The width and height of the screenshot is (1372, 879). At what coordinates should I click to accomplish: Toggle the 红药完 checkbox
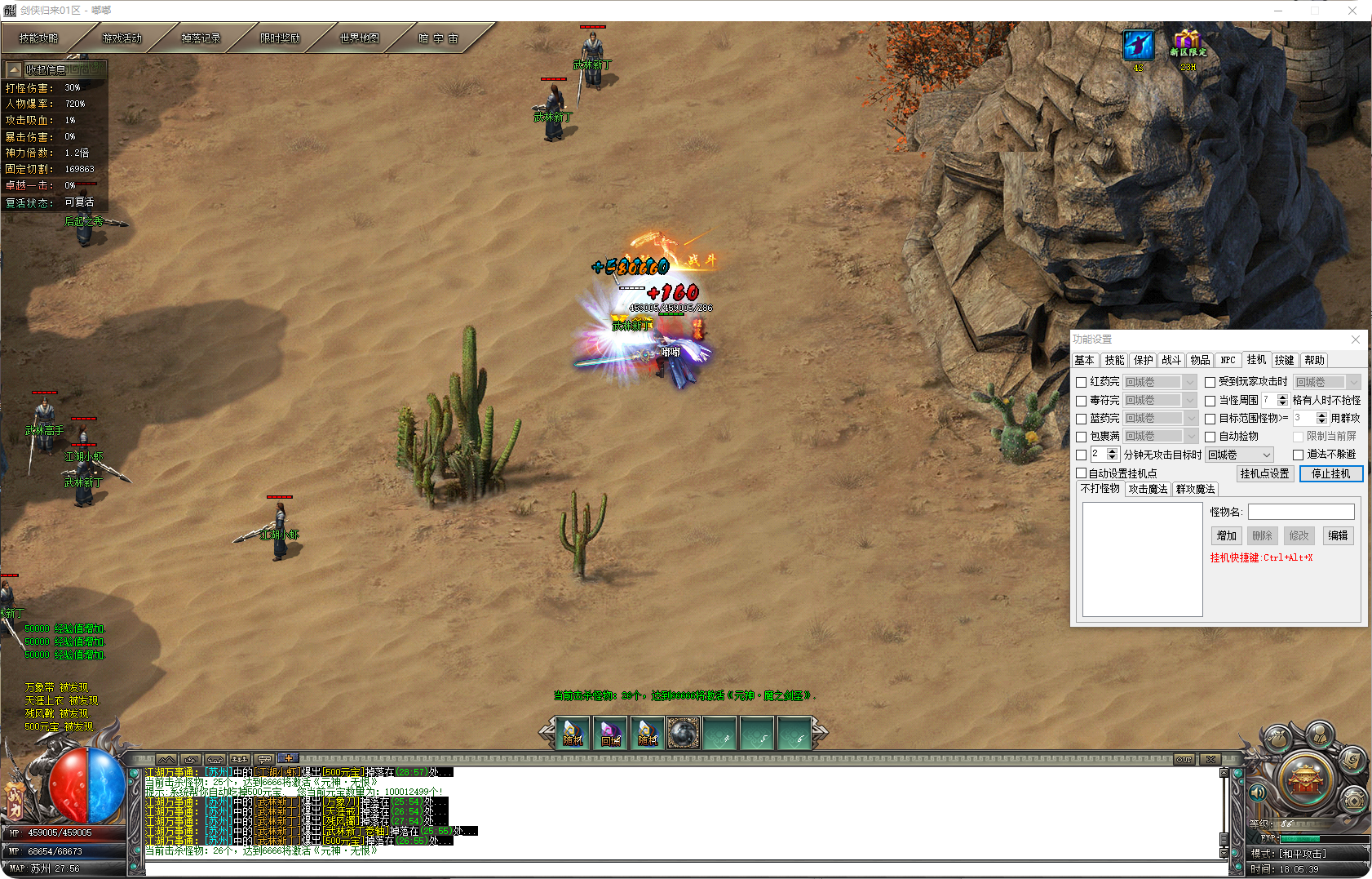[x=1082, y=382]
